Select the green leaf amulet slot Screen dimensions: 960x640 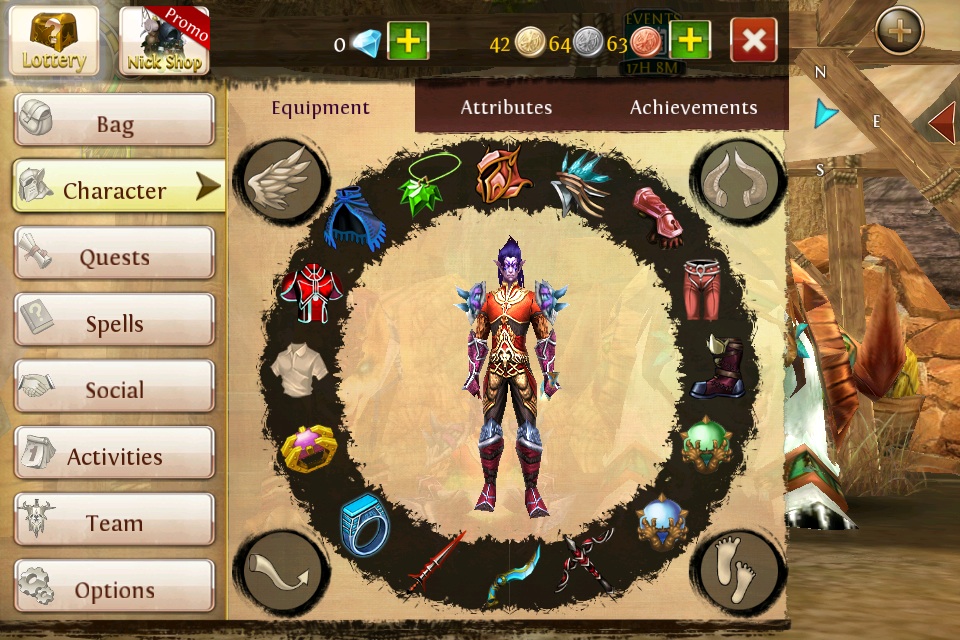pyautogui.click(x=429, y=184)
